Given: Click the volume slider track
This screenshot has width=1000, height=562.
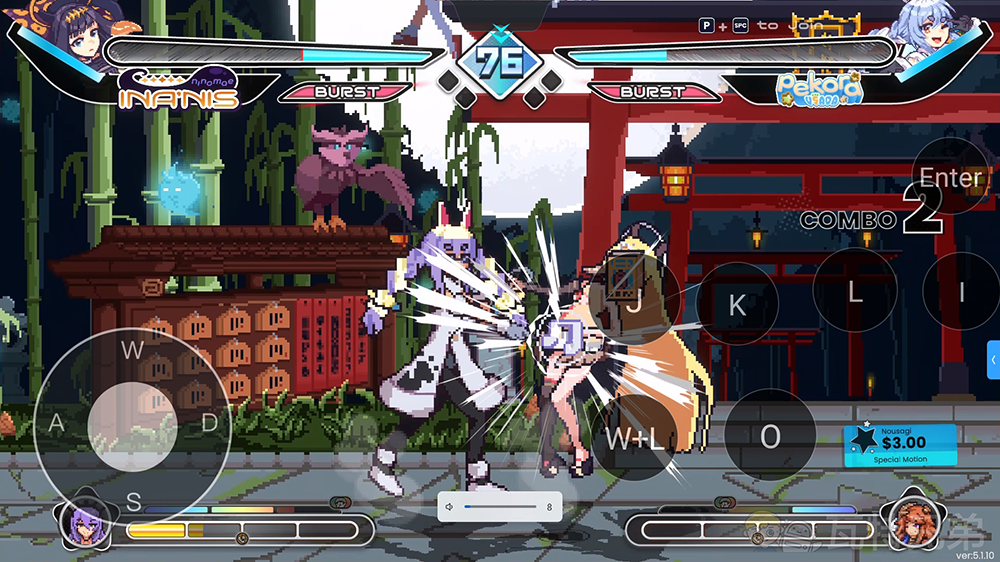Looking at the screenshot, I should click(500, 507).
